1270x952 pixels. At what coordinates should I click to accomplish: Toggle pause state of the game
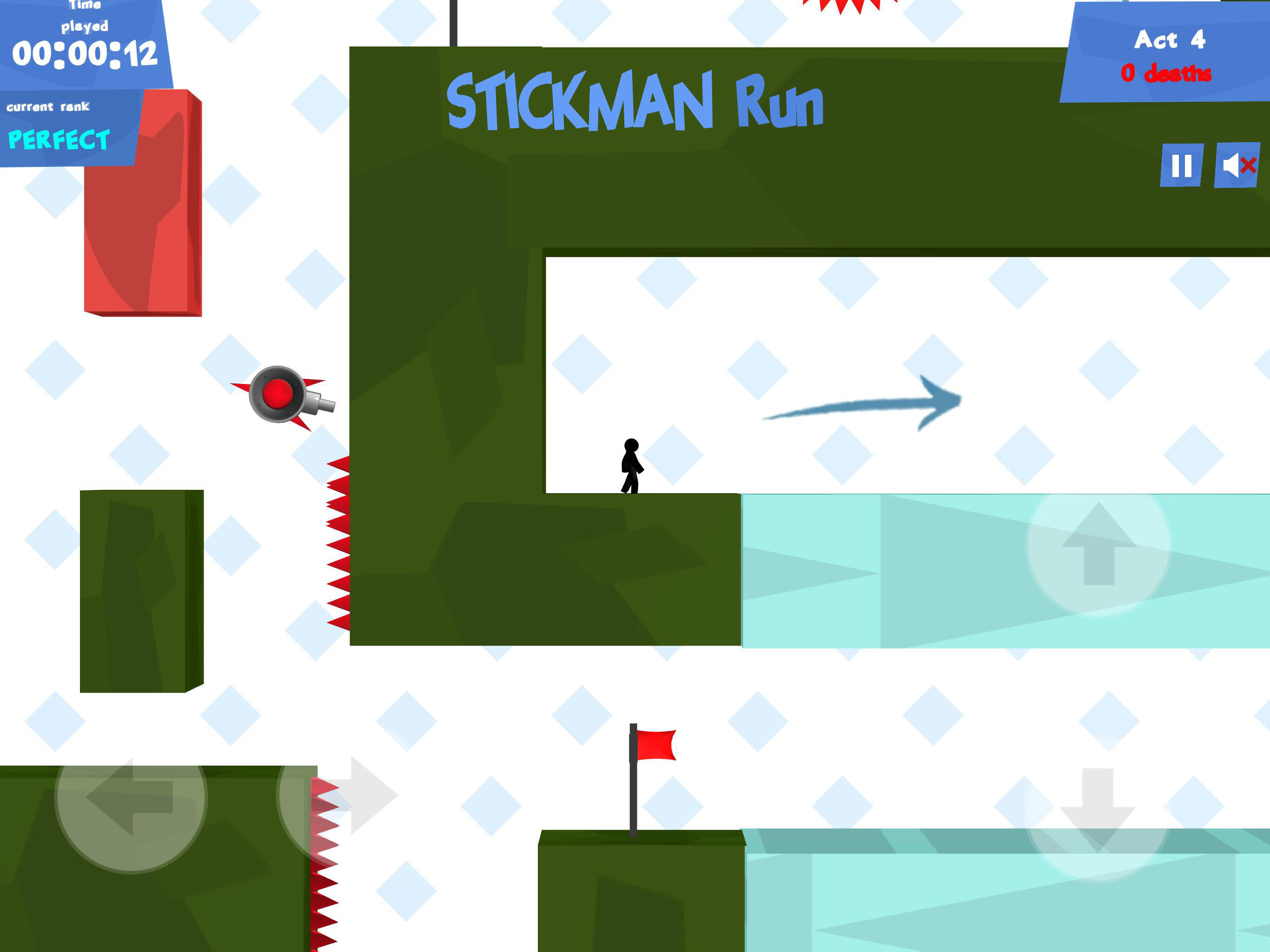pos(1182,166)
